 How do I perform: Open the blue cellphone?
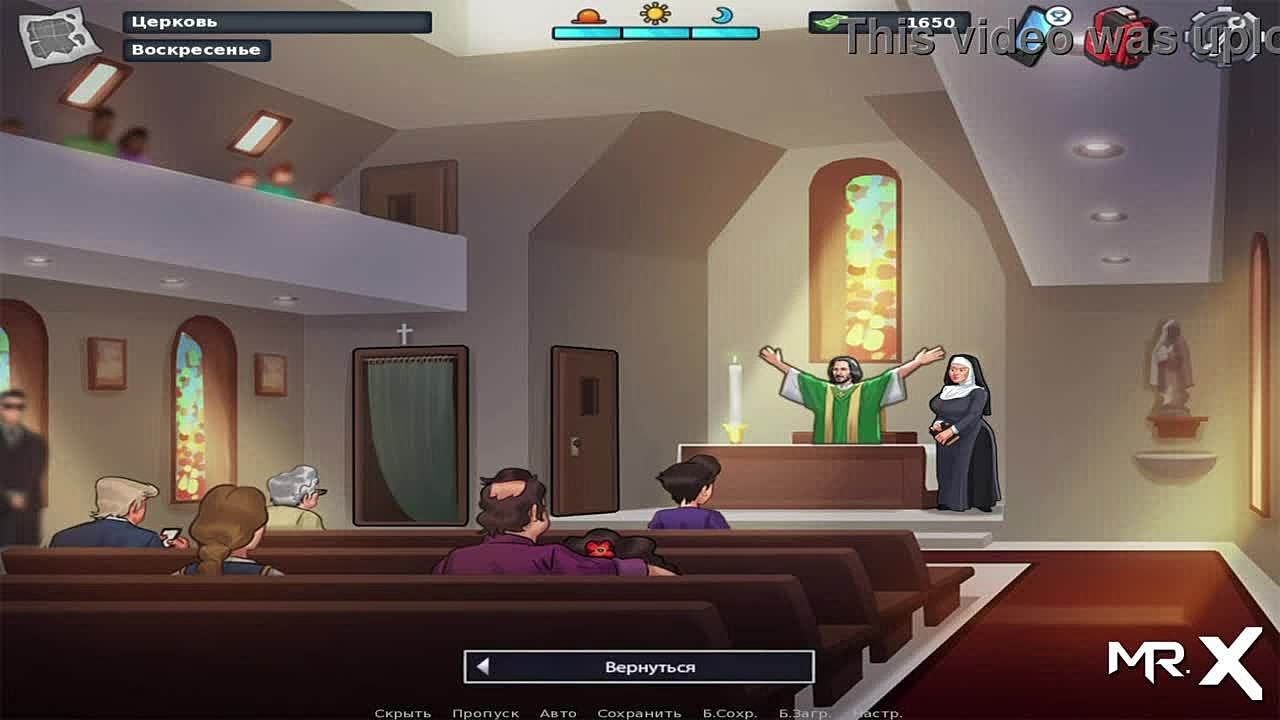pos(1040,34)
